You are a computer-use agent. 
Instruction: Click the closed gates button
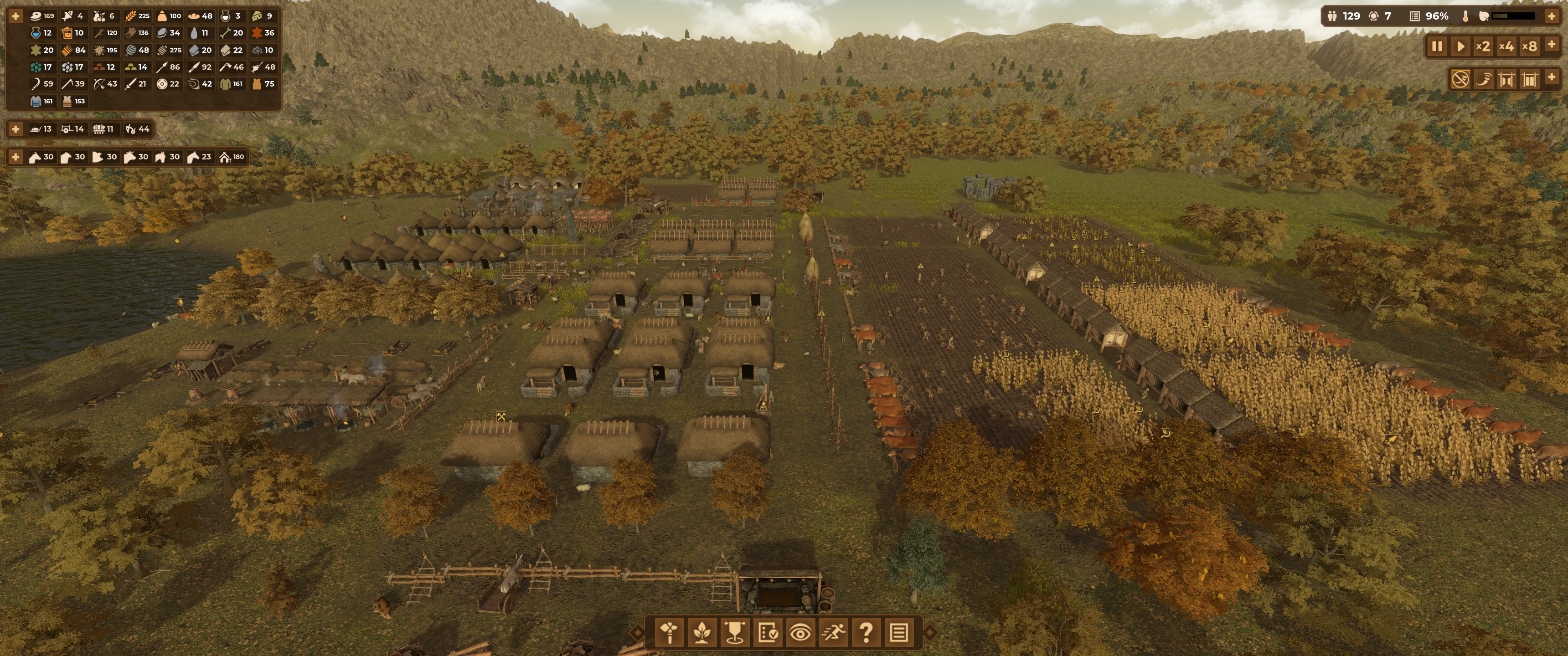click(x=1530, y=79)
